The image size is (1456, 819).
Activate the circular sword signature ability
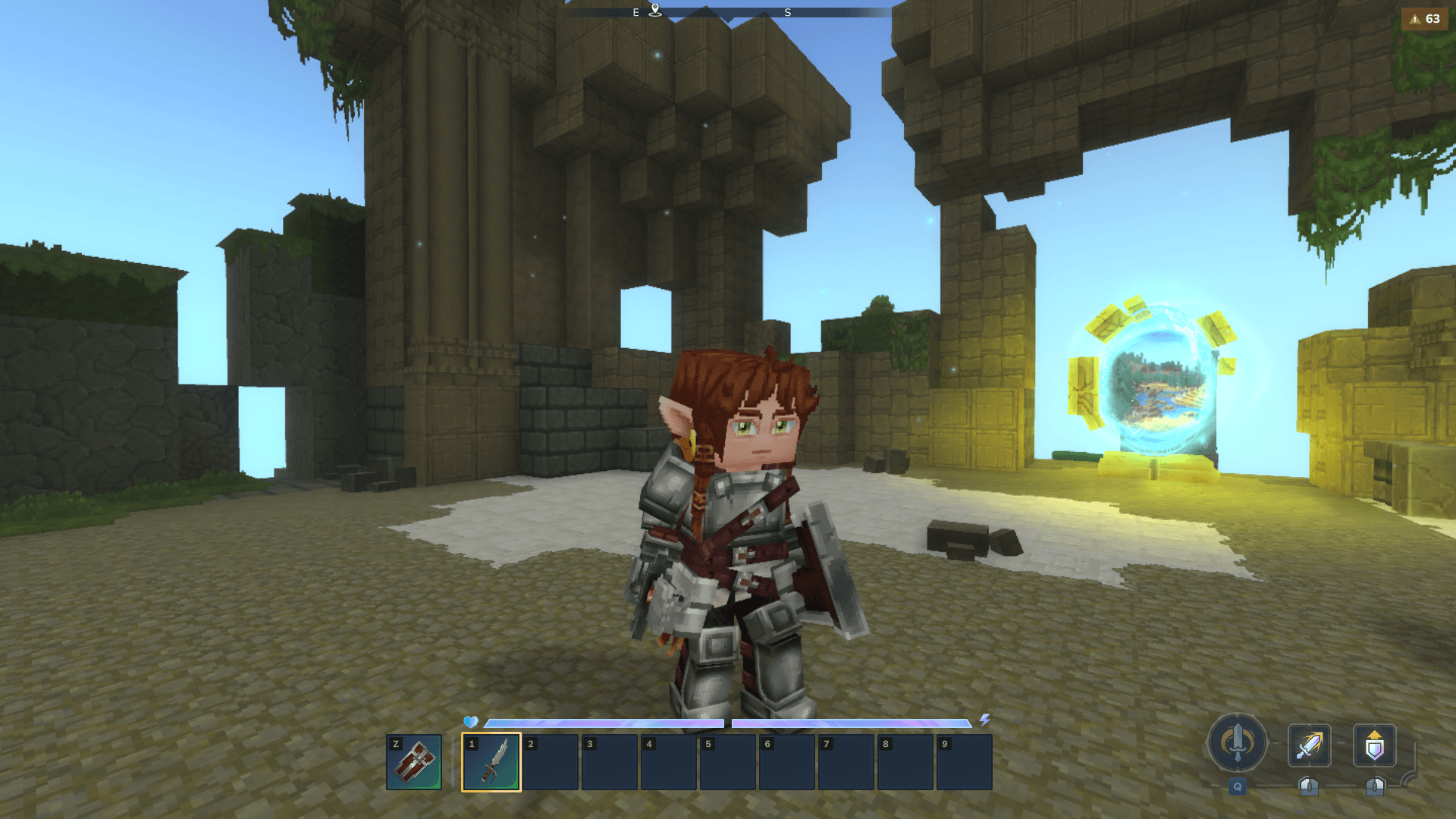(x=1237, y=743)
